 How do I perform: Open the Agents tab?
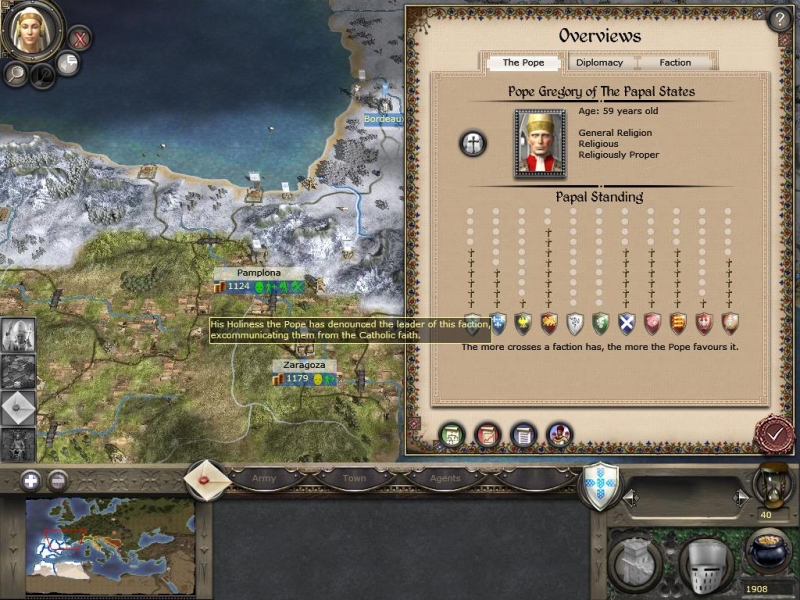[x=445, y=479]
